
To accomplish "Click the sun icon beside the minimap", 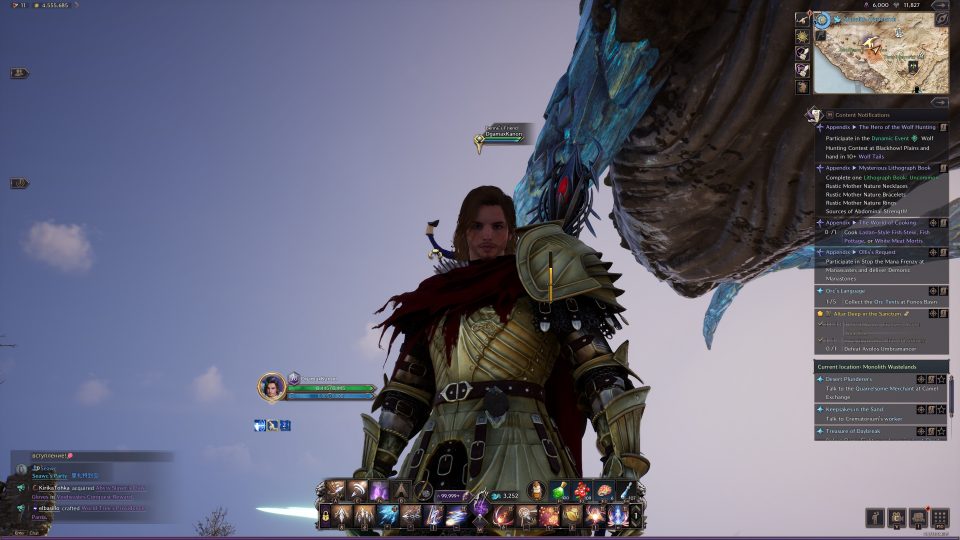I will [802, 35].
